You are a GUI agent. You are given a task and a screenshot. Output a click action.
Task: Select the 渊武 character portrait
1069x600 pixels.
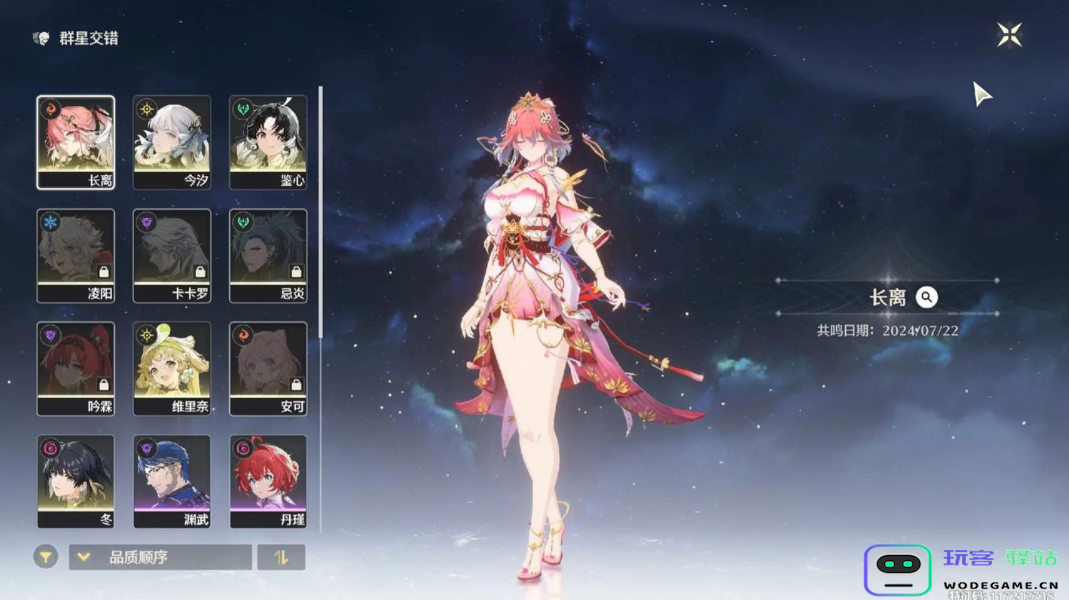click(x=172, y=481)
